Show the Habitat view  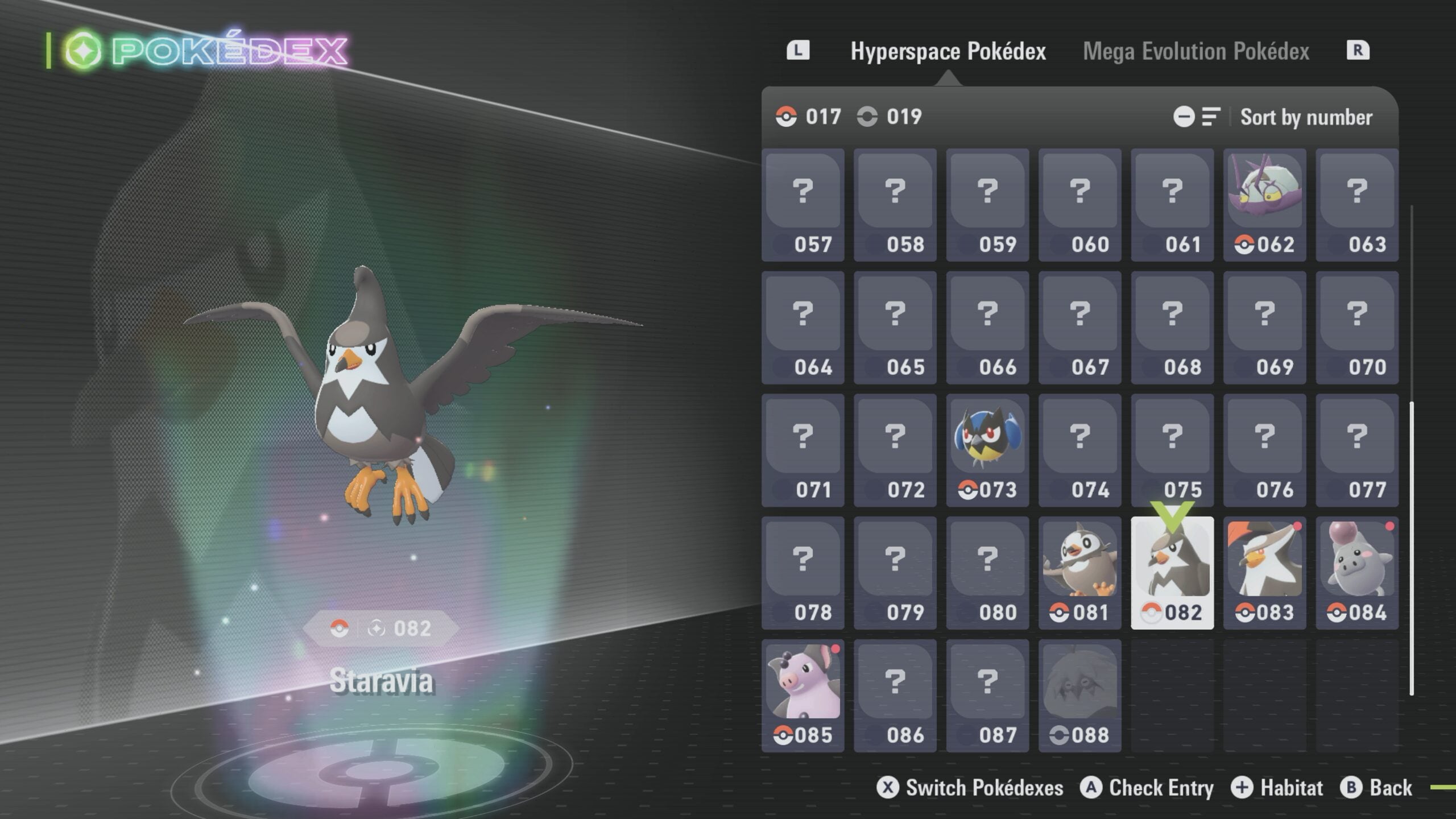pos(1277,788)
